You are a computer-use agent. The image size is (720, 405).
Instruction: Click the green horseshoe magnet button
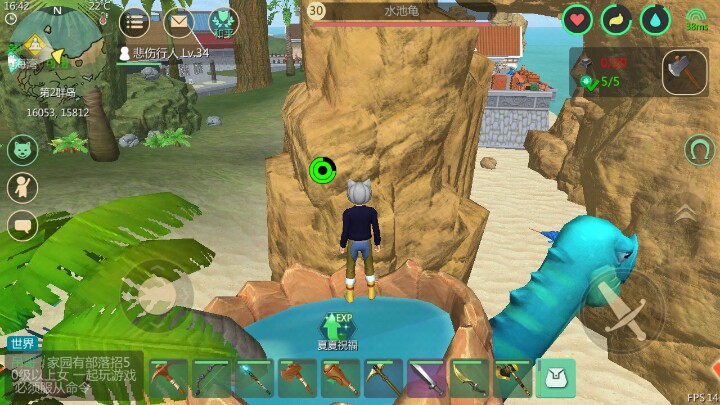(x=699, y=150)
